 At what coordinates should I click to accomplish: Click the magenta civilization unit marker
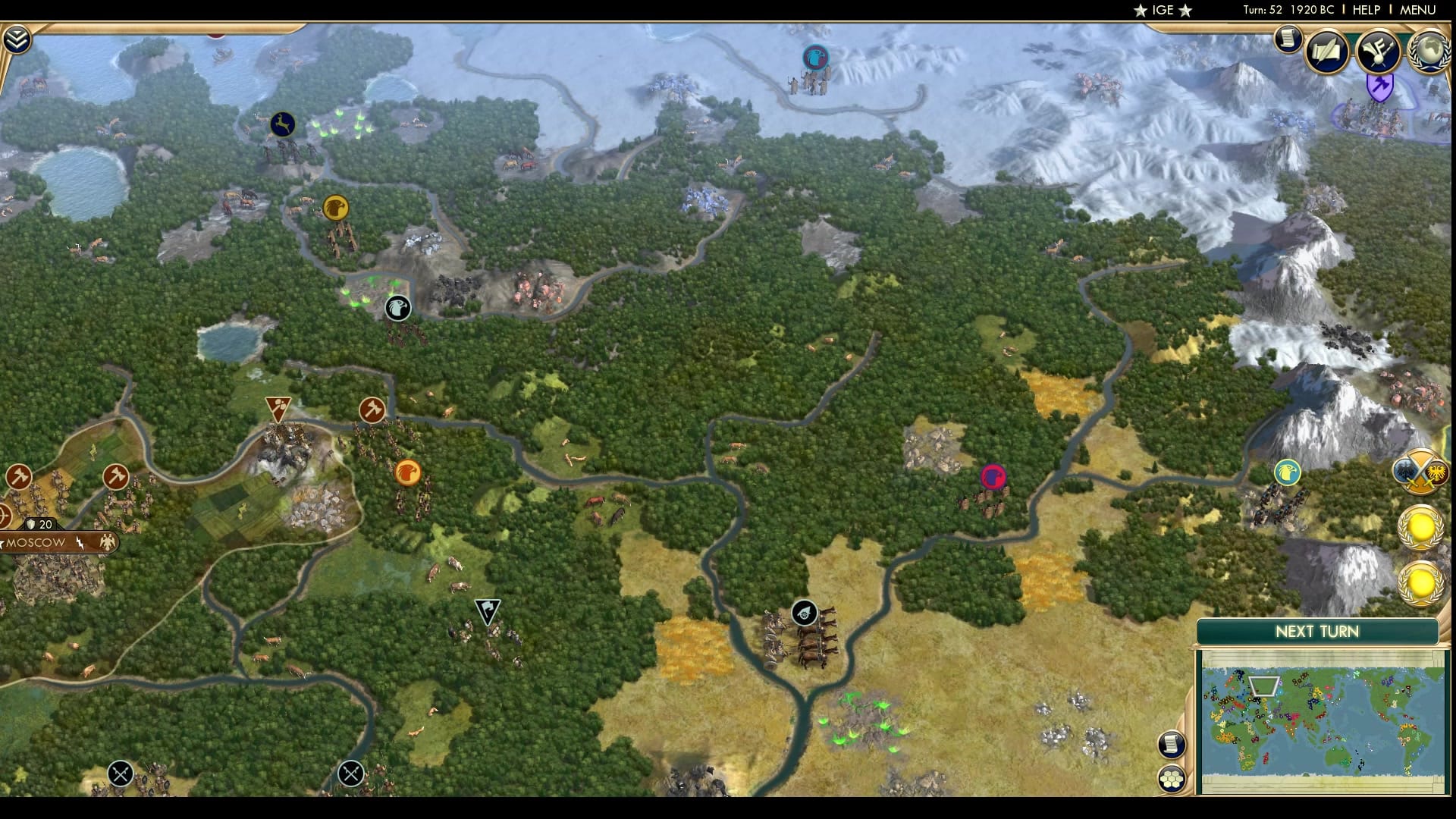pos(994,476)
